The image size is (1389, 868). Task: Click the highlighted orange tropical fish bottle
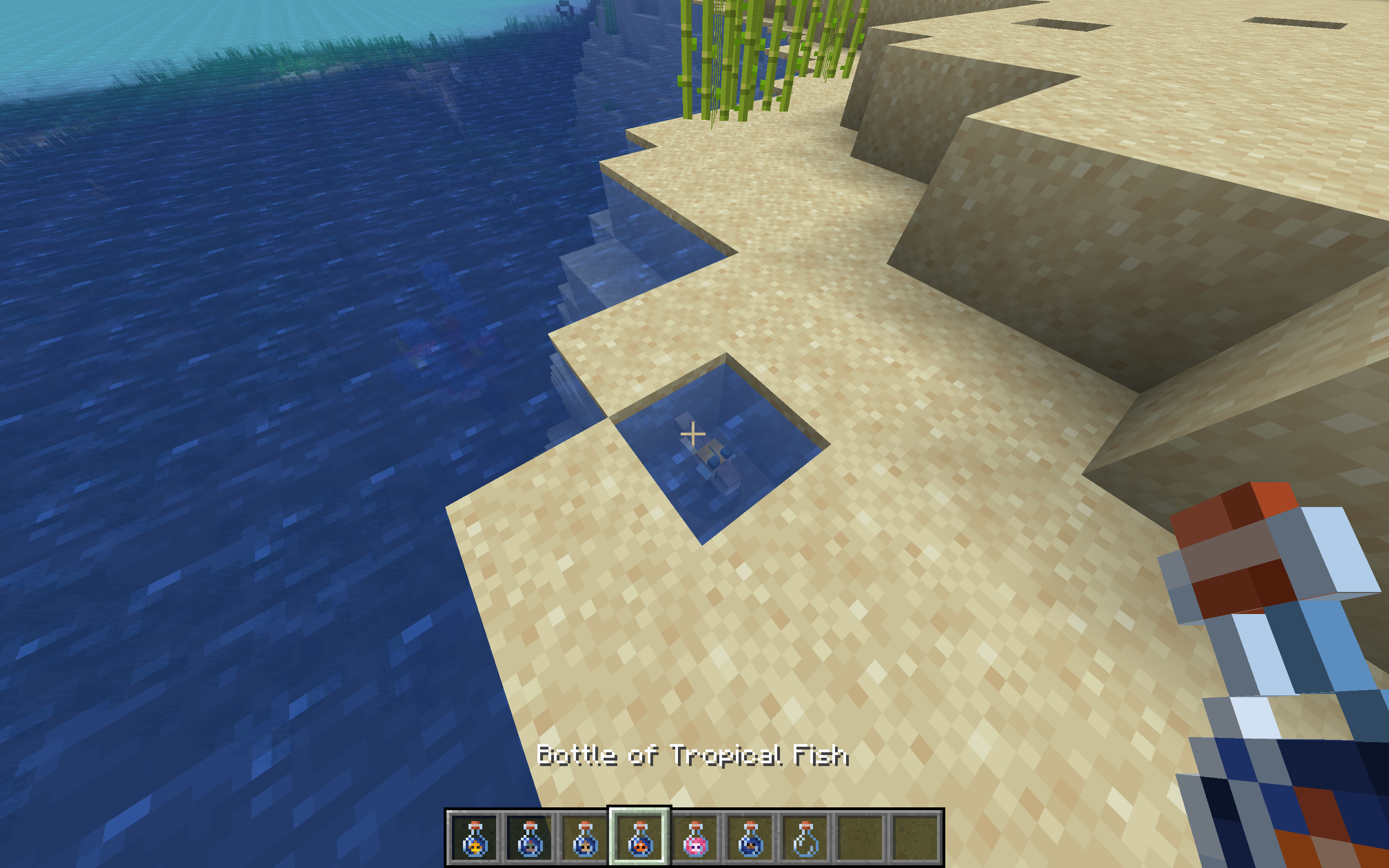click(x=640, y=838)
